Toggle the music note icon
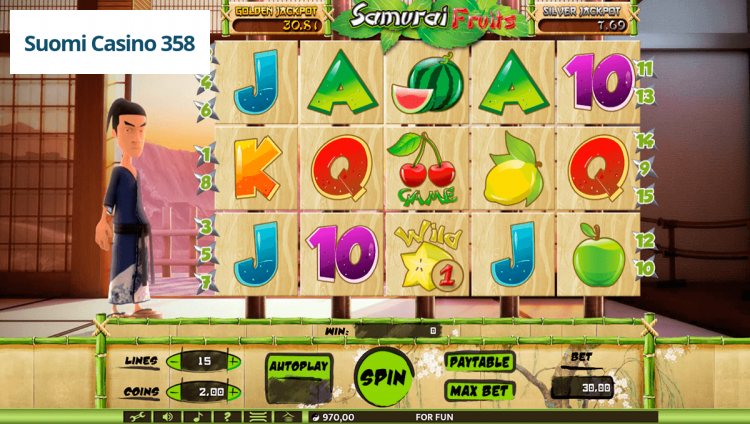The image size is (750, 424). 197,417
